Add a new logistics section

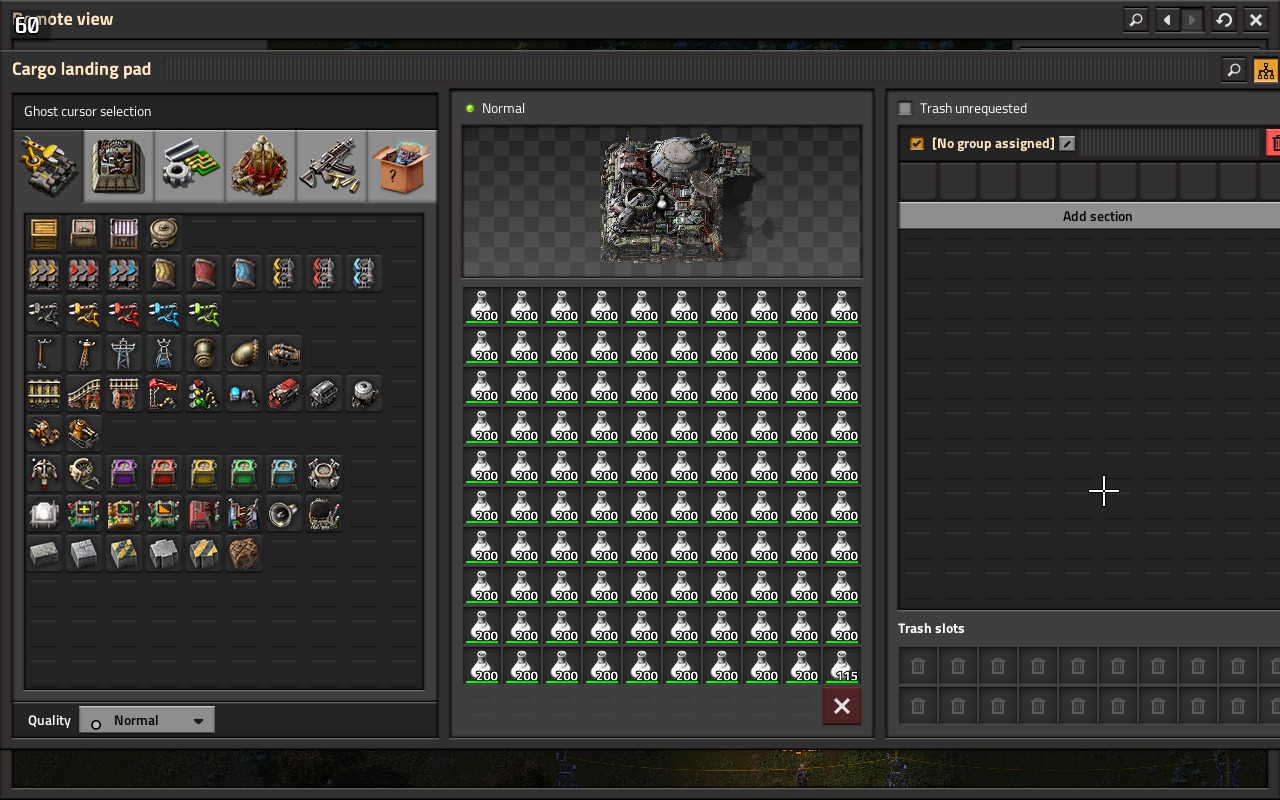click(x=1097, y=216)
